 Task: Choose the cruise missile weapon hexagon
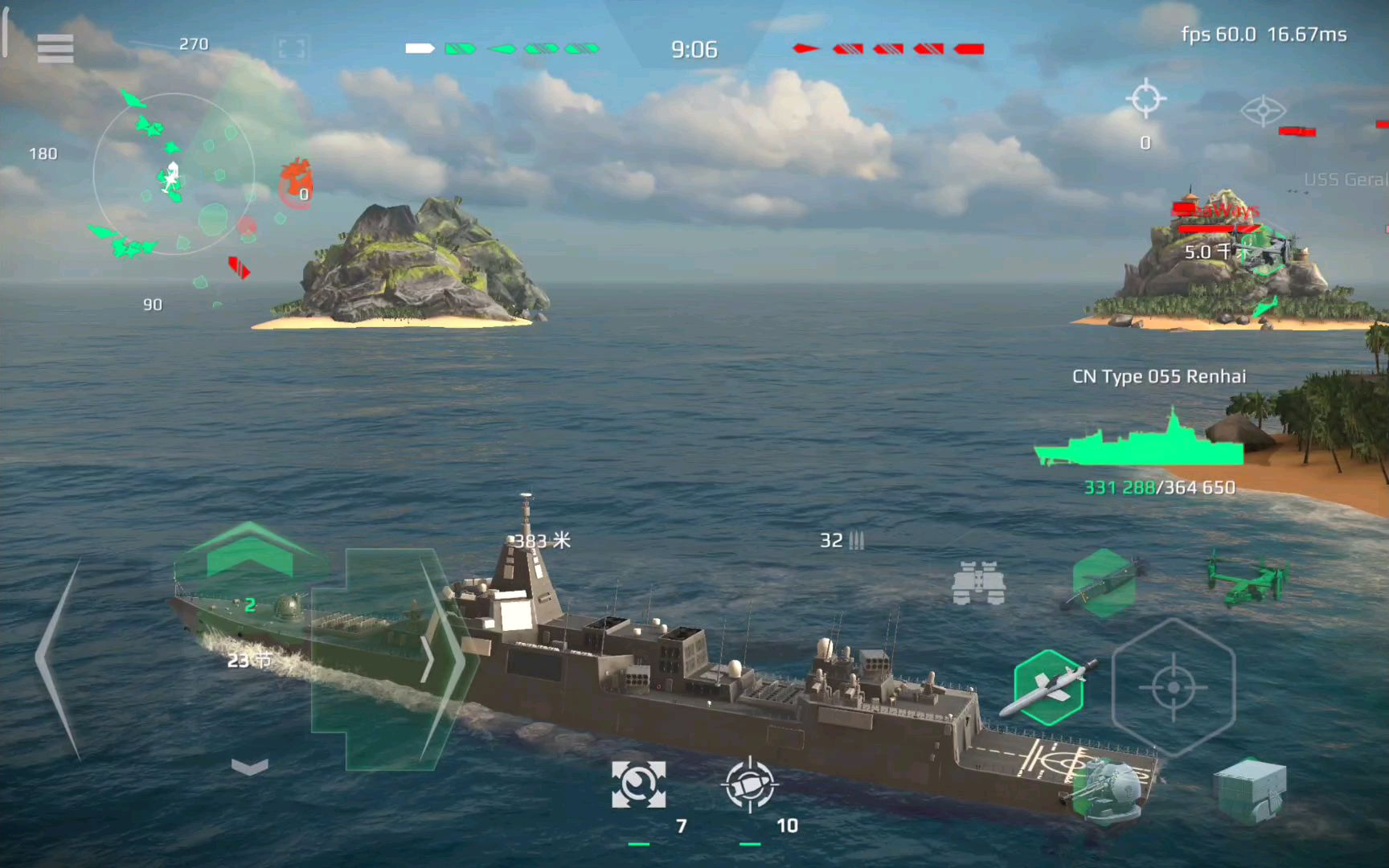coord(1048,687)
